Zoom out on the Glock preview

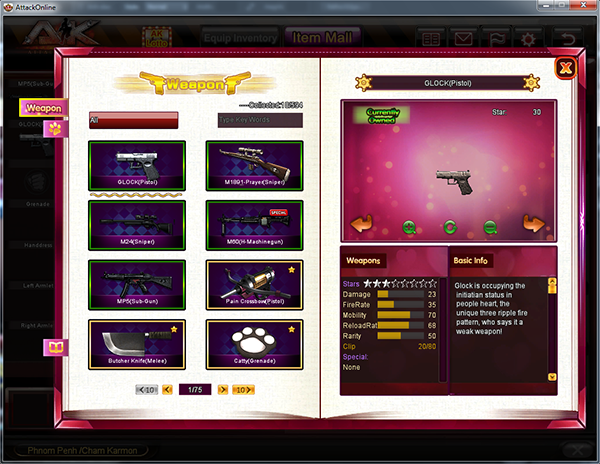point(490,227)
